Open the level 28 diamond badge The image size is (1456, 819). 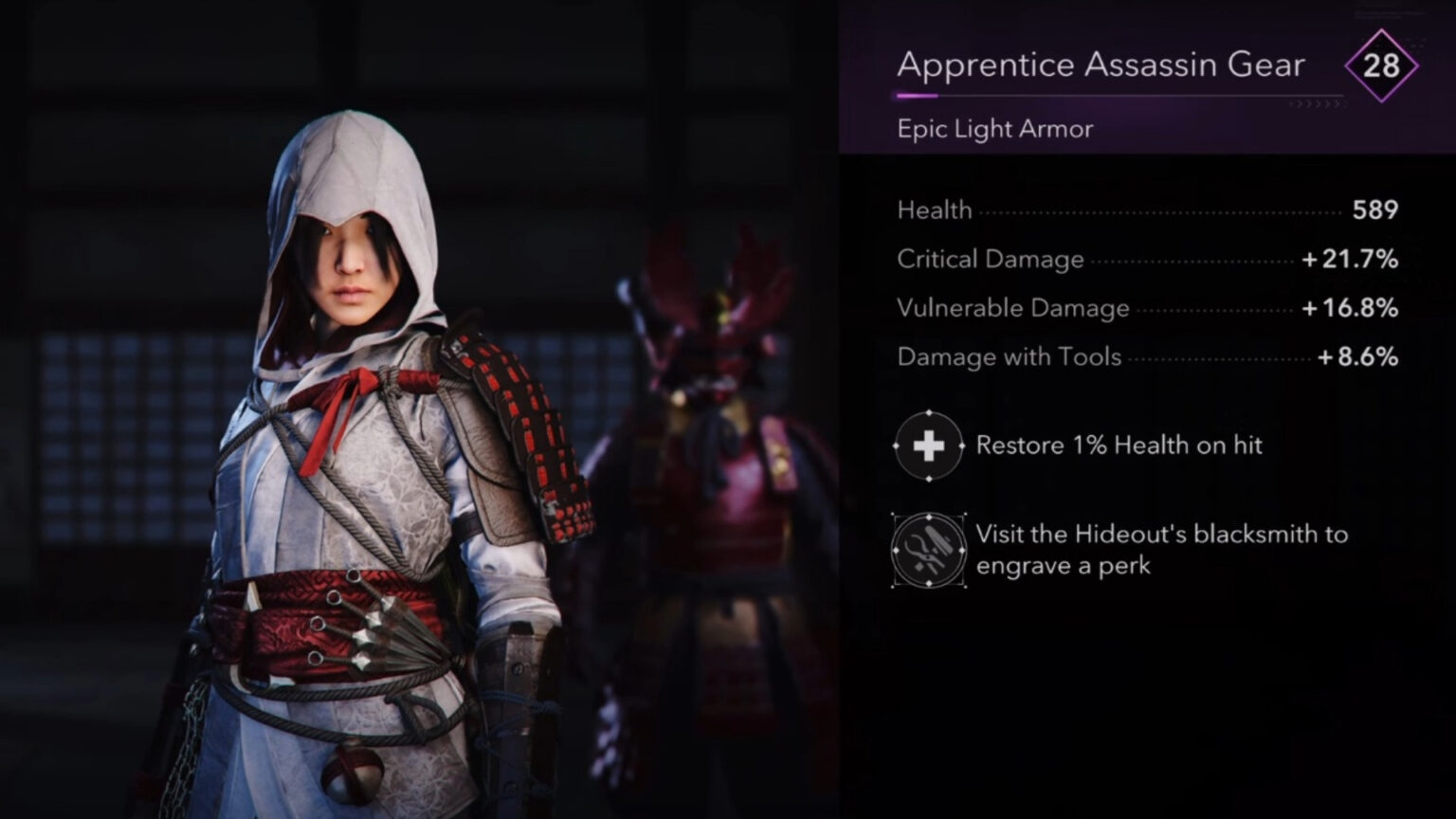pos(1382,66)
